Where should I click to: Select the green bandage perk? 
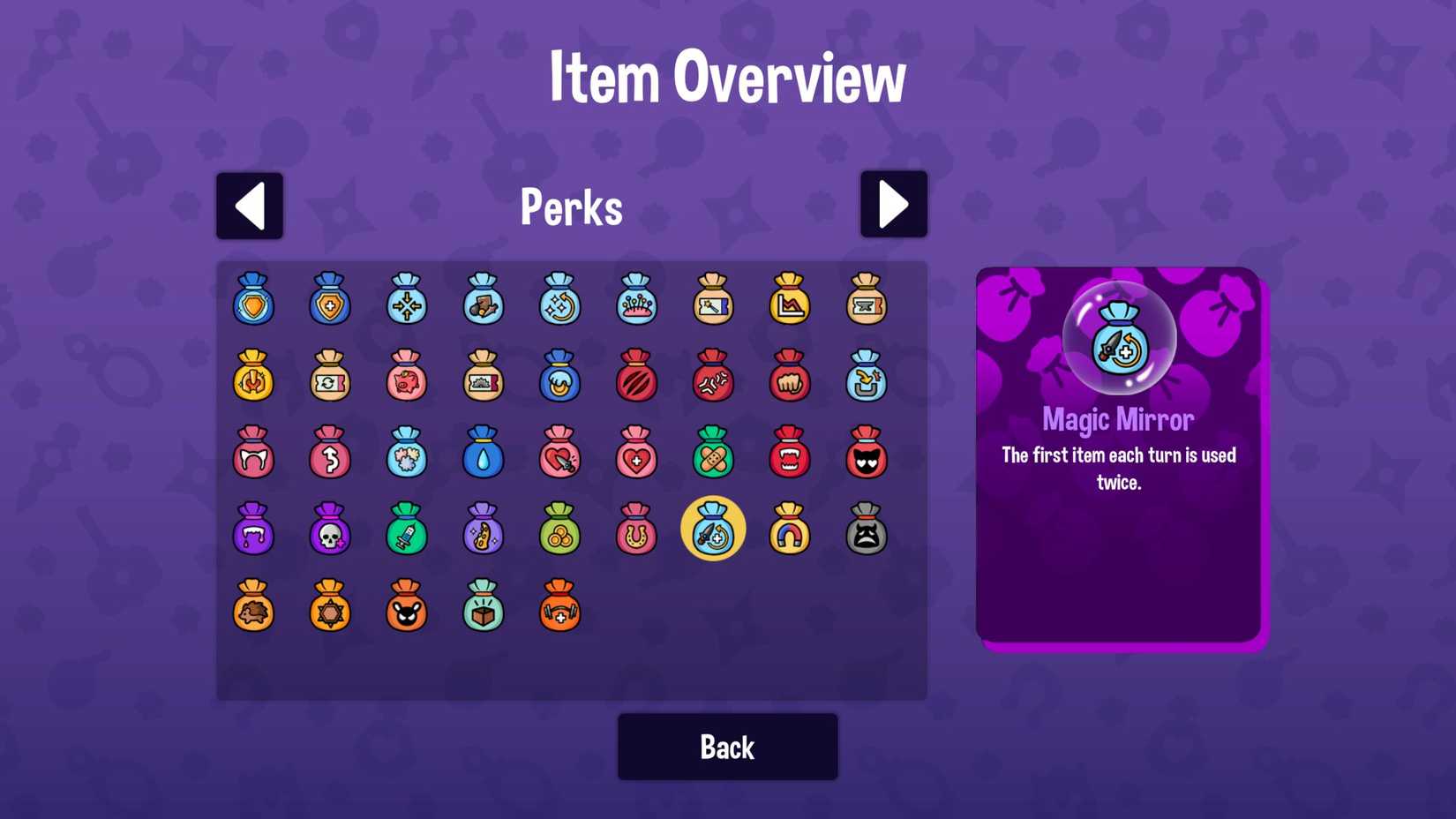click(x=713, y=456)
